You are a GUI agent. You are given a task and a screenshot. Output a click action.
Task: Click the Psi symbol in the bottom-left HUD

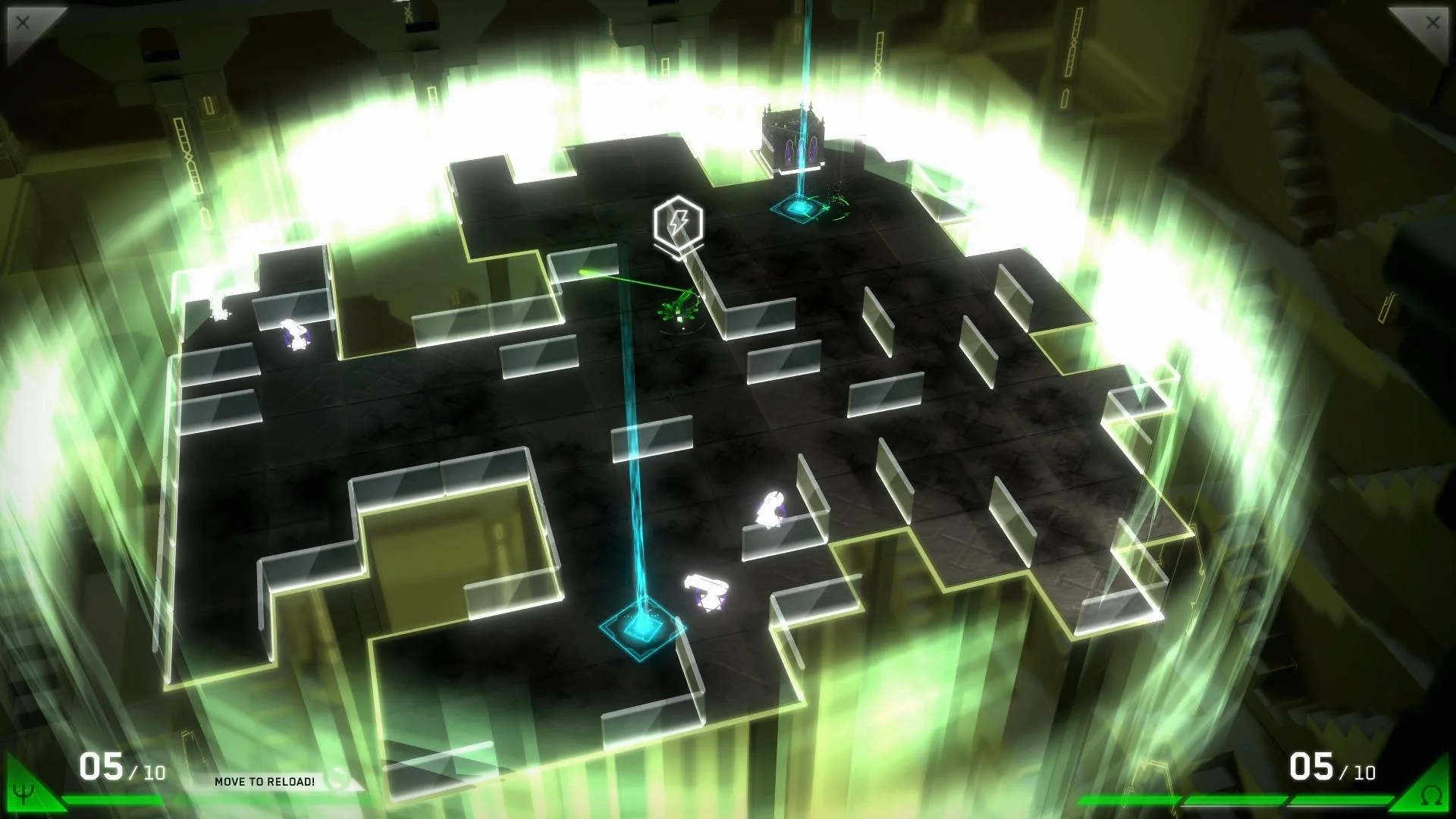[x=24, y=792]
